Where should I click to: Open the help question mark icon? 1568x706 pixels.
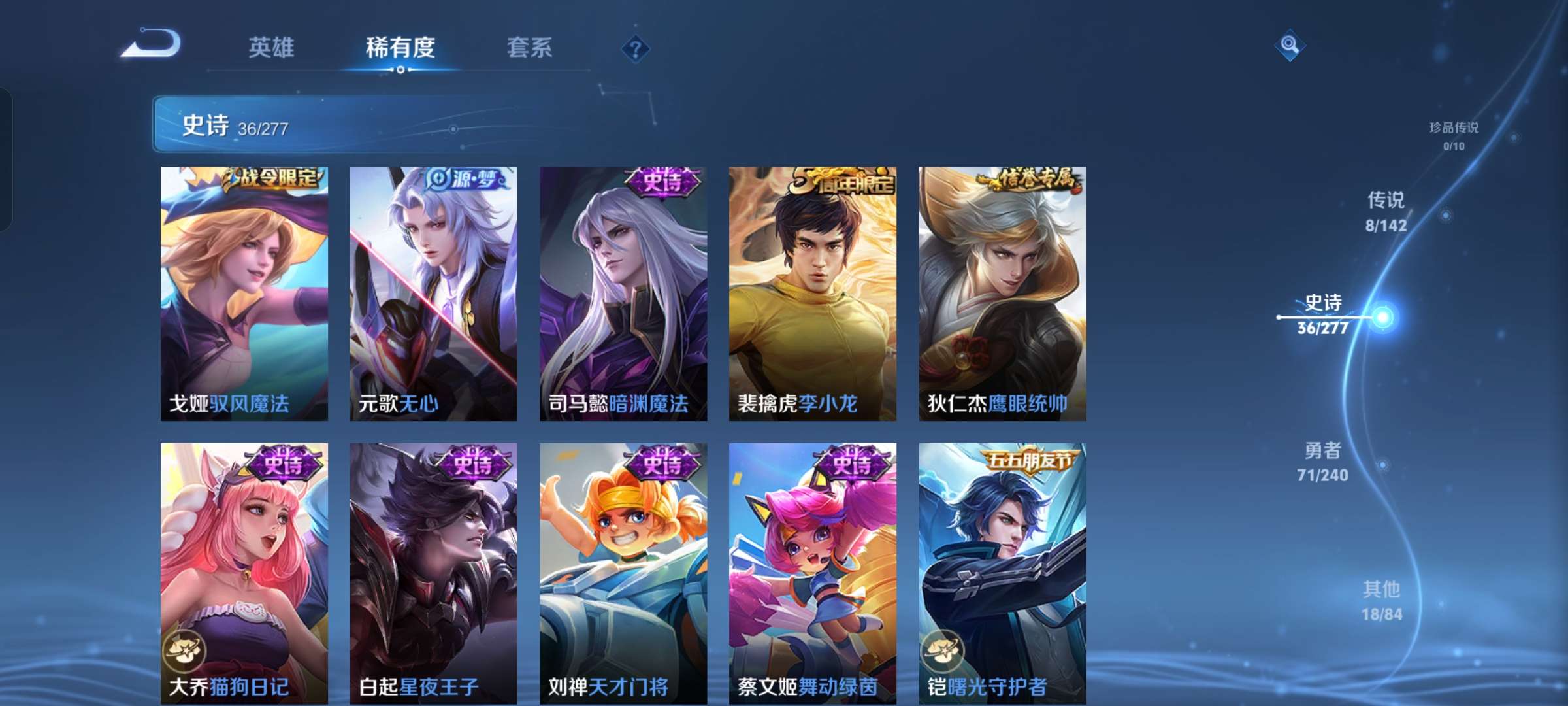pos(635,48)
